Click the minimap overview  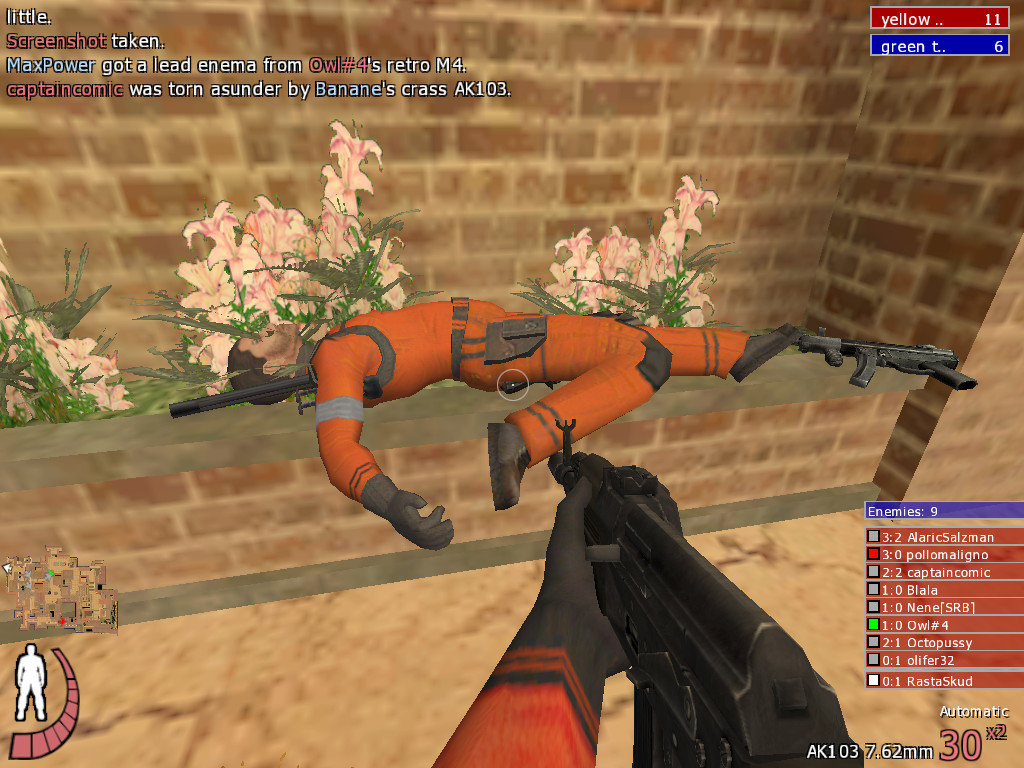click(62, 589)
